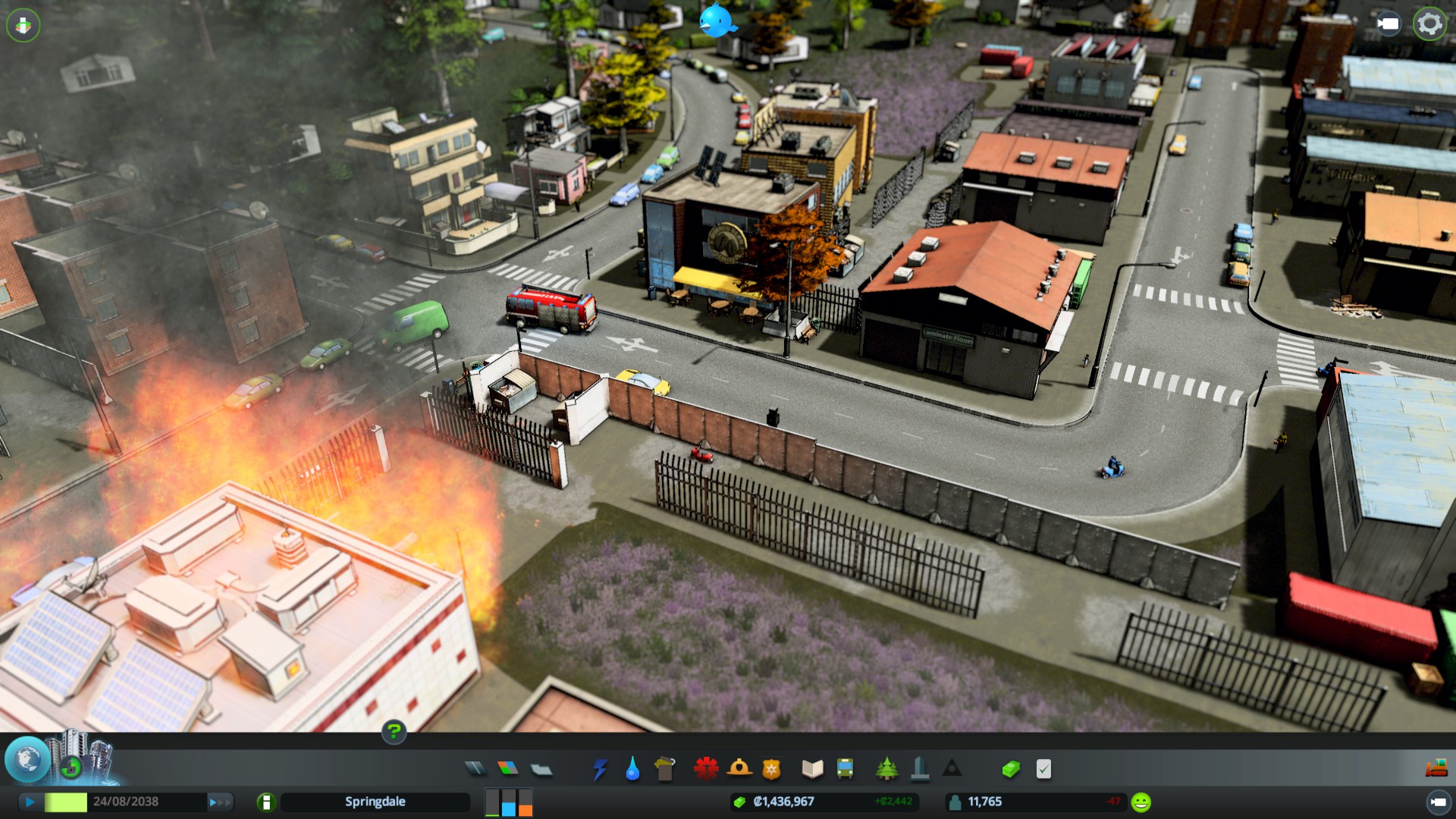
Task: Open the Springdale city info button
Action: (266, 802)
